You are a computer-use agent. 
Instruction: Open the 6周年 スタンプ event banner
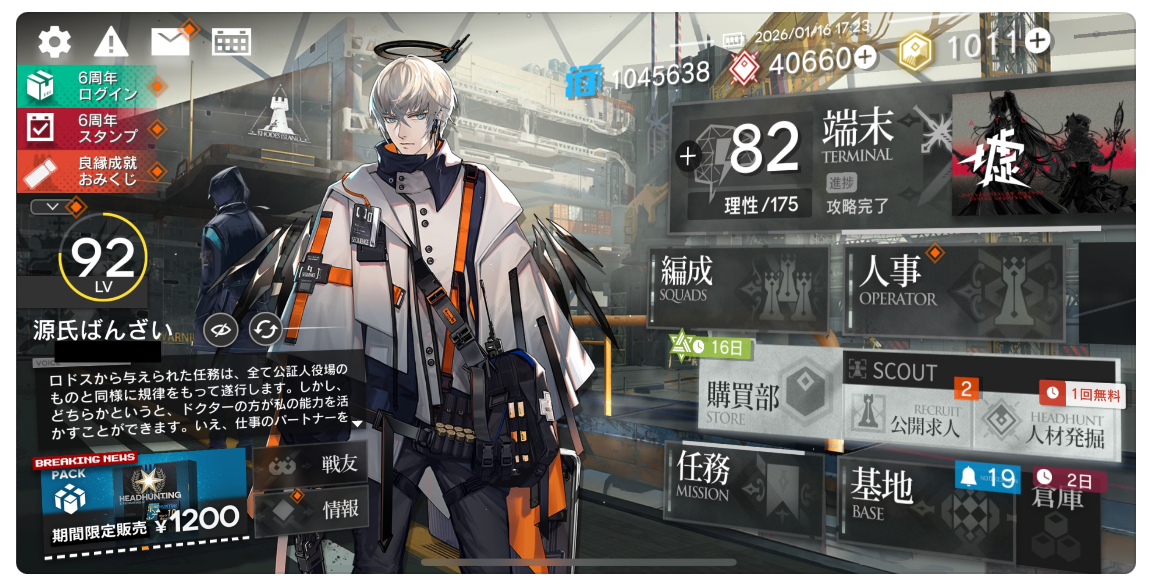[89, 128]
